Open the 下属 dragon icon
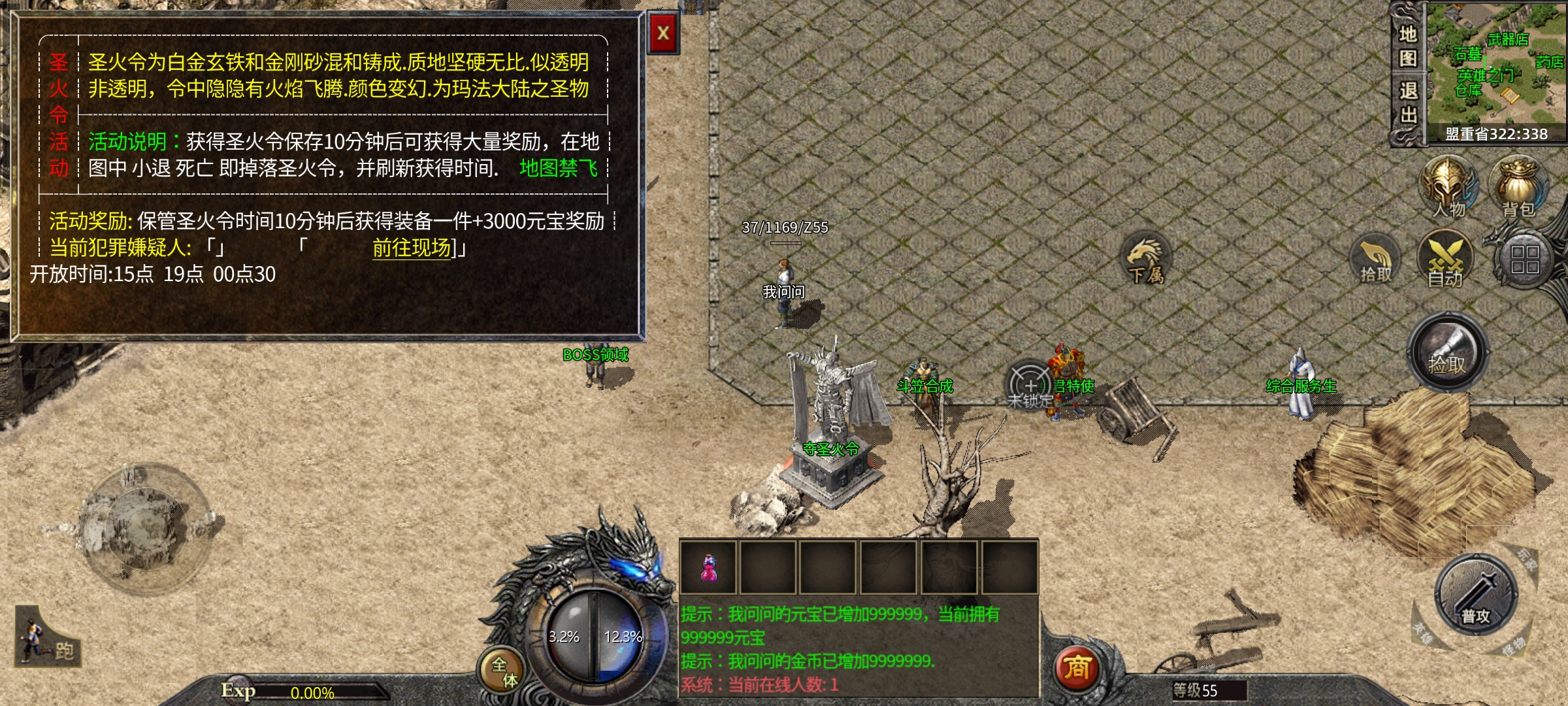 pyautogui.click(x=1145, y=260)
